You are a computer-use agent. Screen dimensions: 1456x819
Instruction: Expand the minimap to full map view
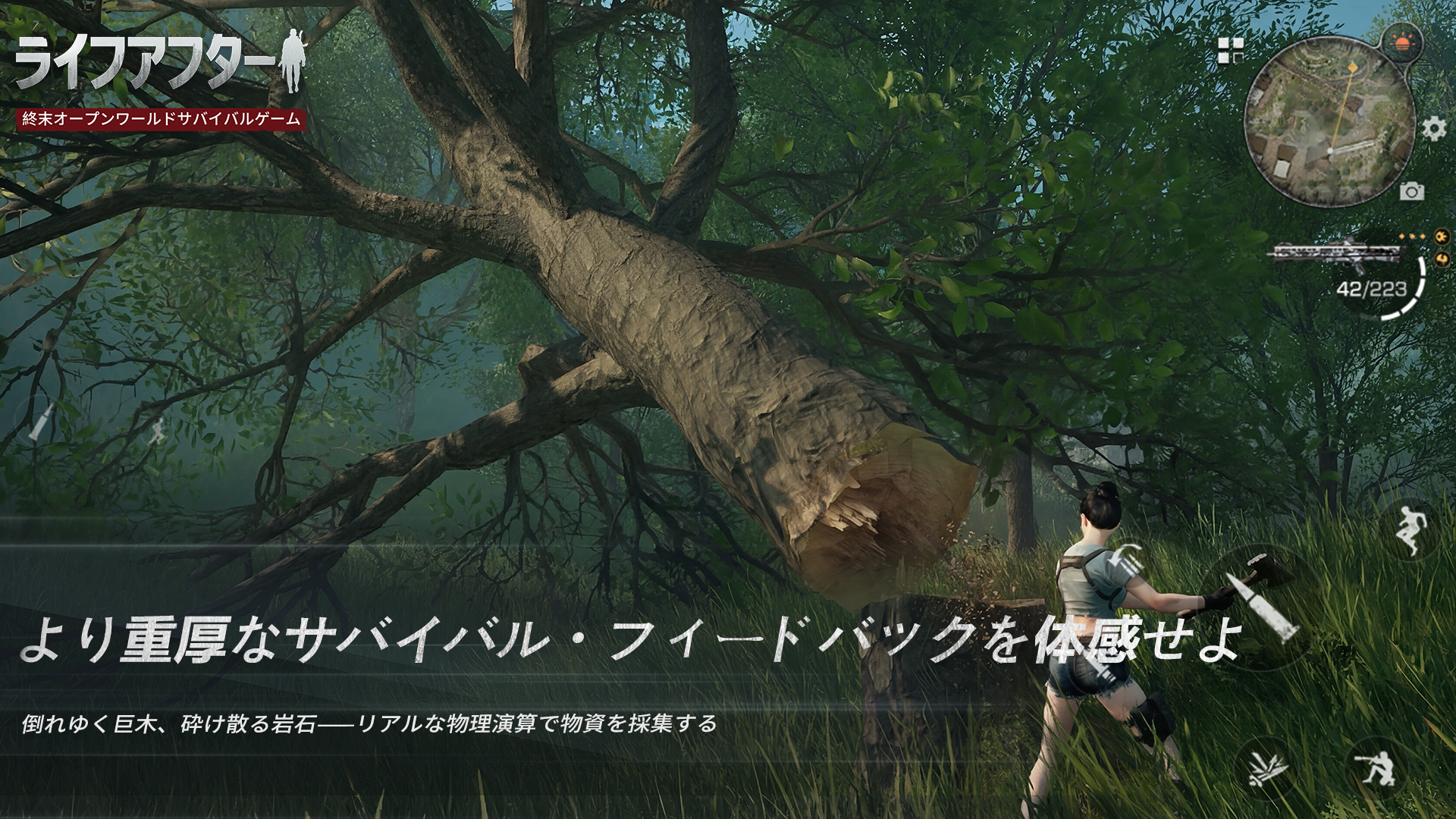[1327, 121]
